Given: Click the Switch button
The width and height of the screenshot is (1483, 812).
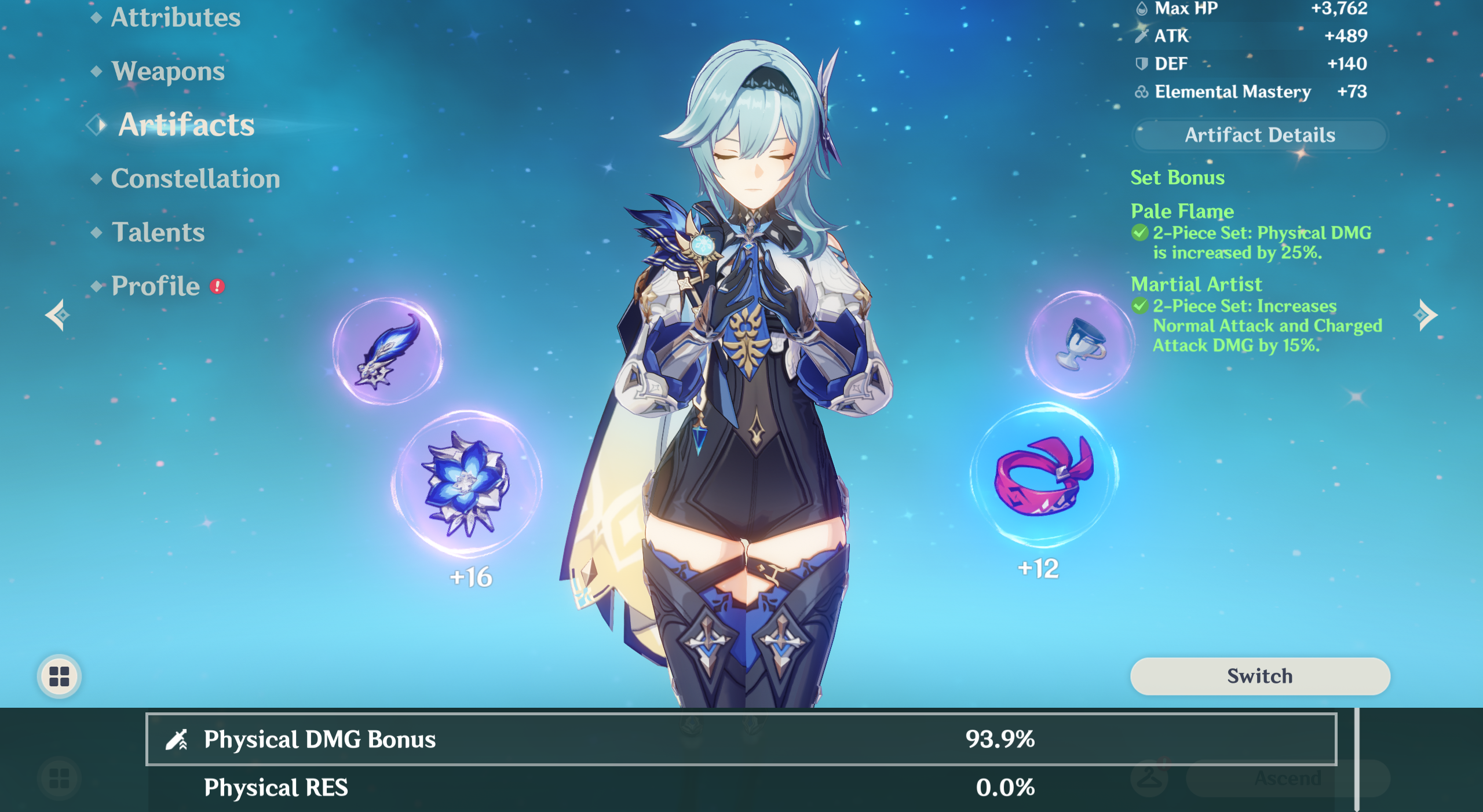Looking at the screenshot, I should (x=1259, y=676).
